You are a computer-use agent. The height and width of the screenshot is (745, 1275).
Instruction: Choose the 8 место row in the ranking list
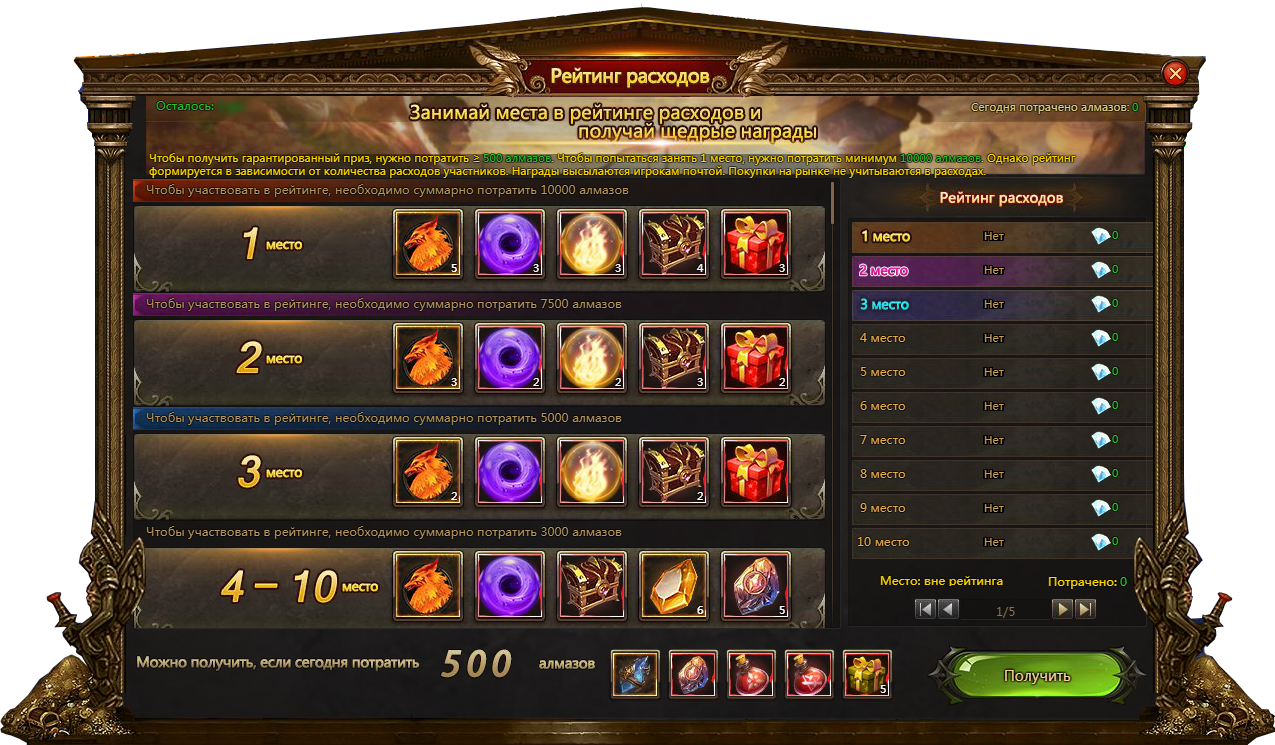pos(1000,474)
